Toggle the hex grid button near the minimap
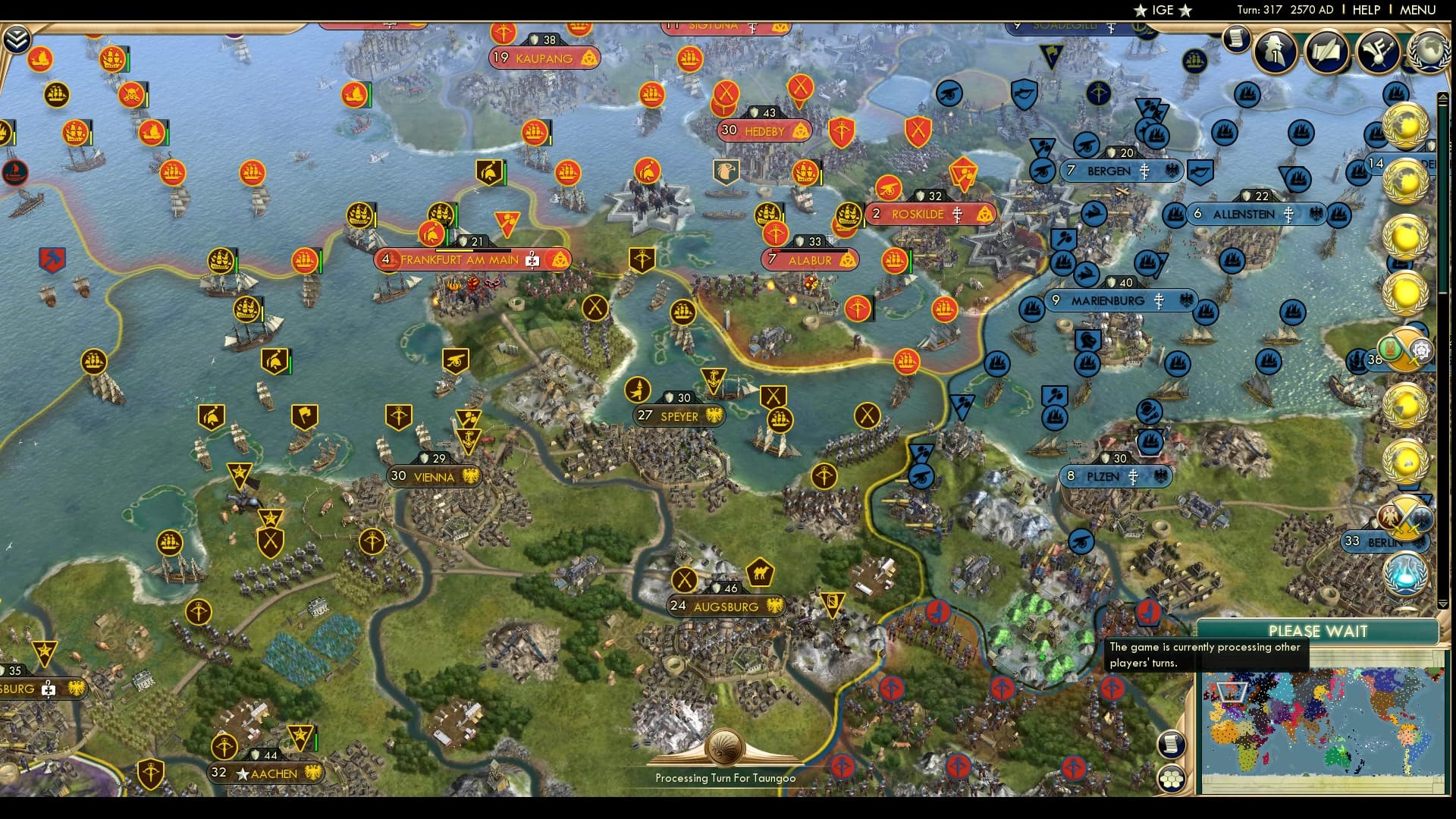 [1172, 779]
